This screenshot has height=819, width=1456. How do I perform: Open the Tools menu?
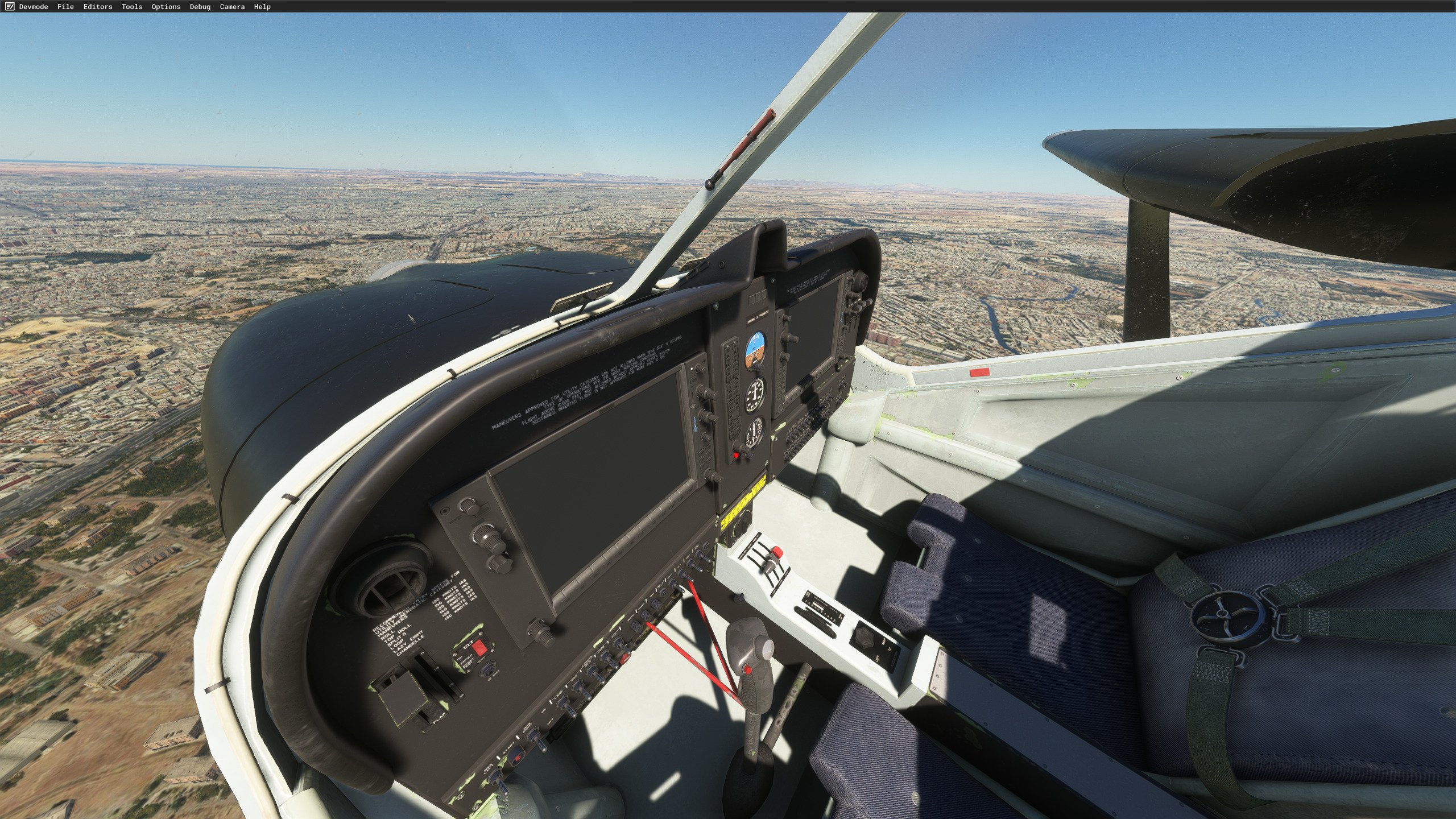(132, 7)
